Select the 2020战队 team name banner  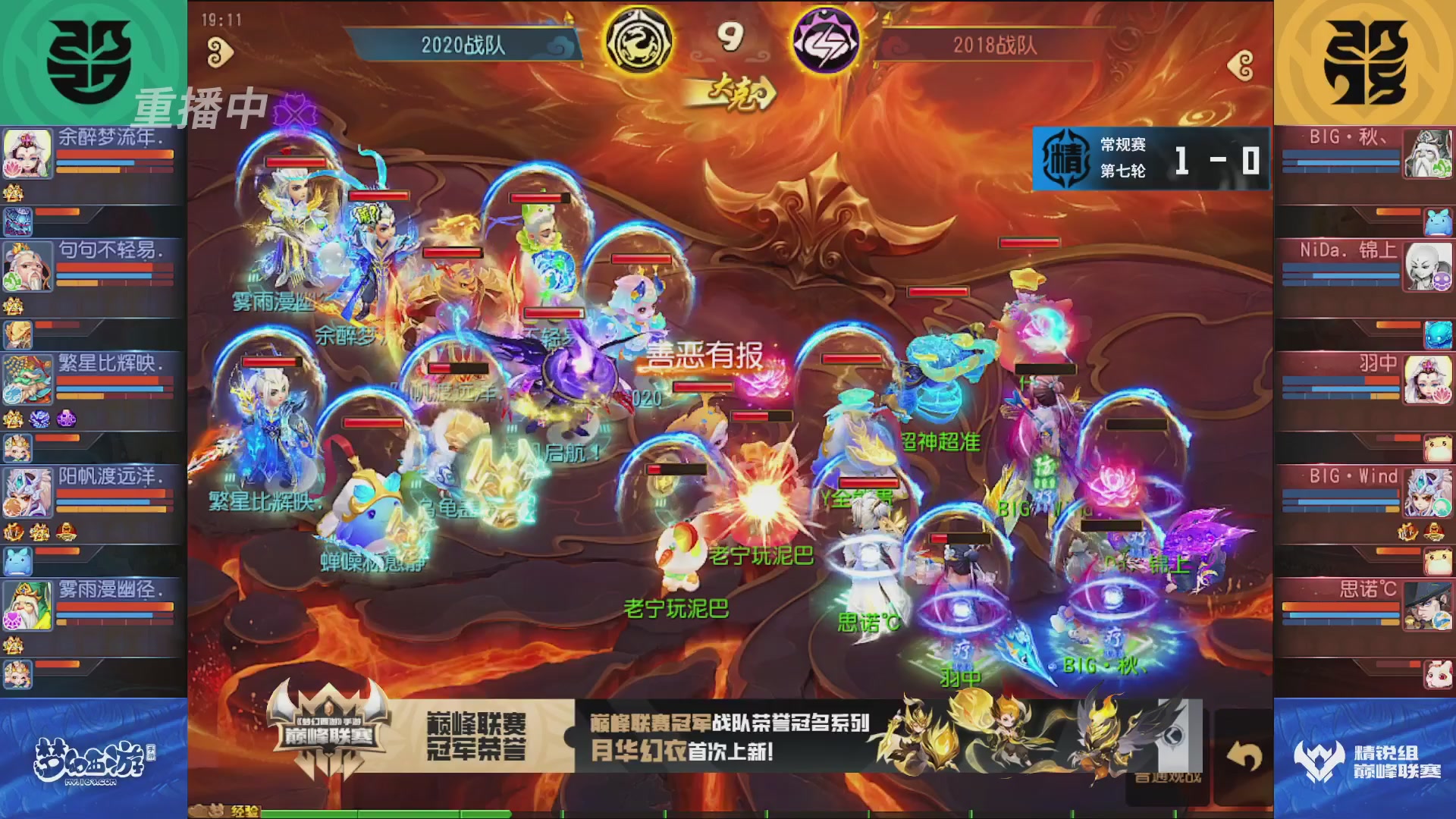point(463,43)
